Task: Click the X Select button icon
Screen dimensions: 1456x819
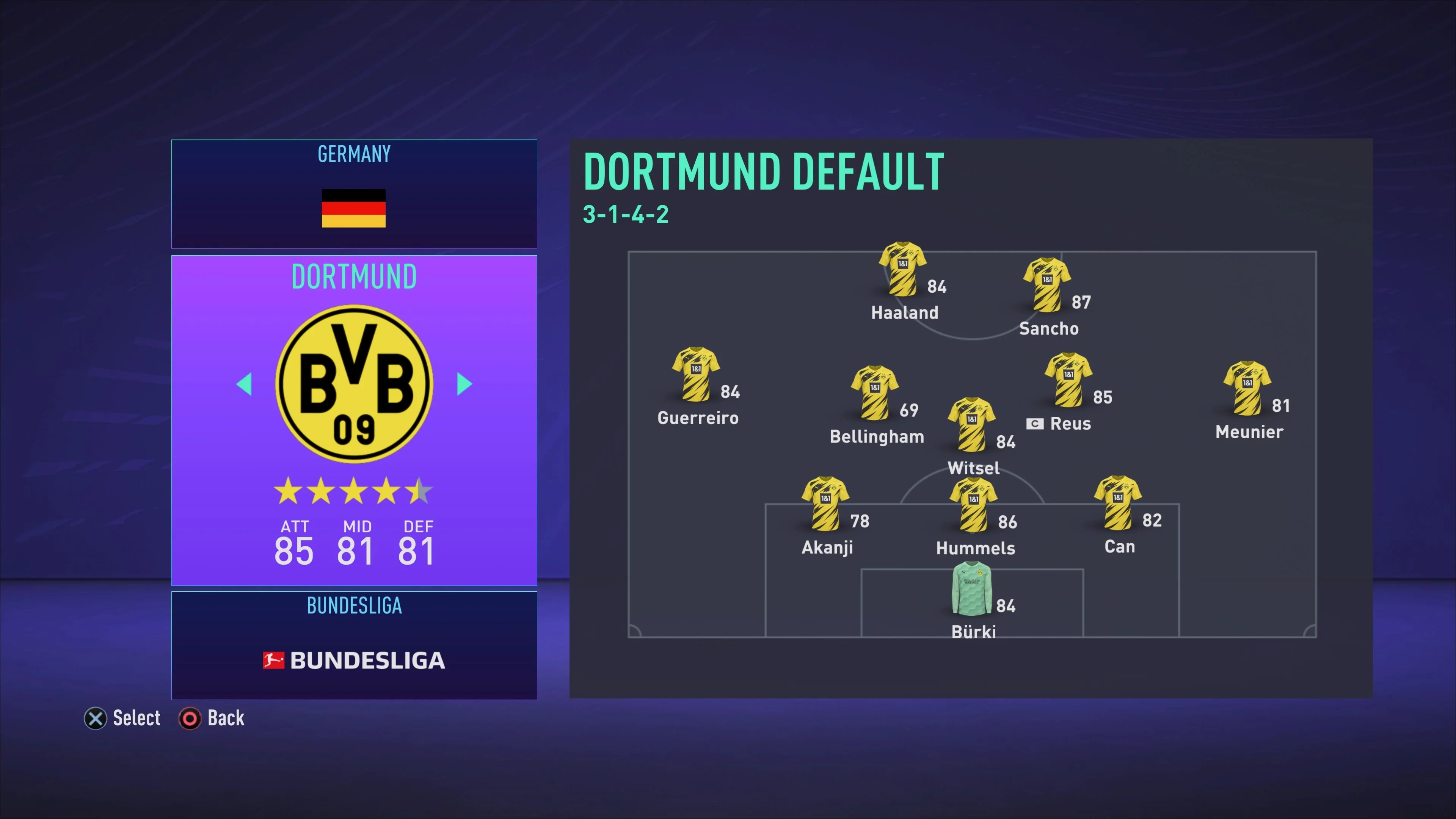Action: (x=95, y=719)
